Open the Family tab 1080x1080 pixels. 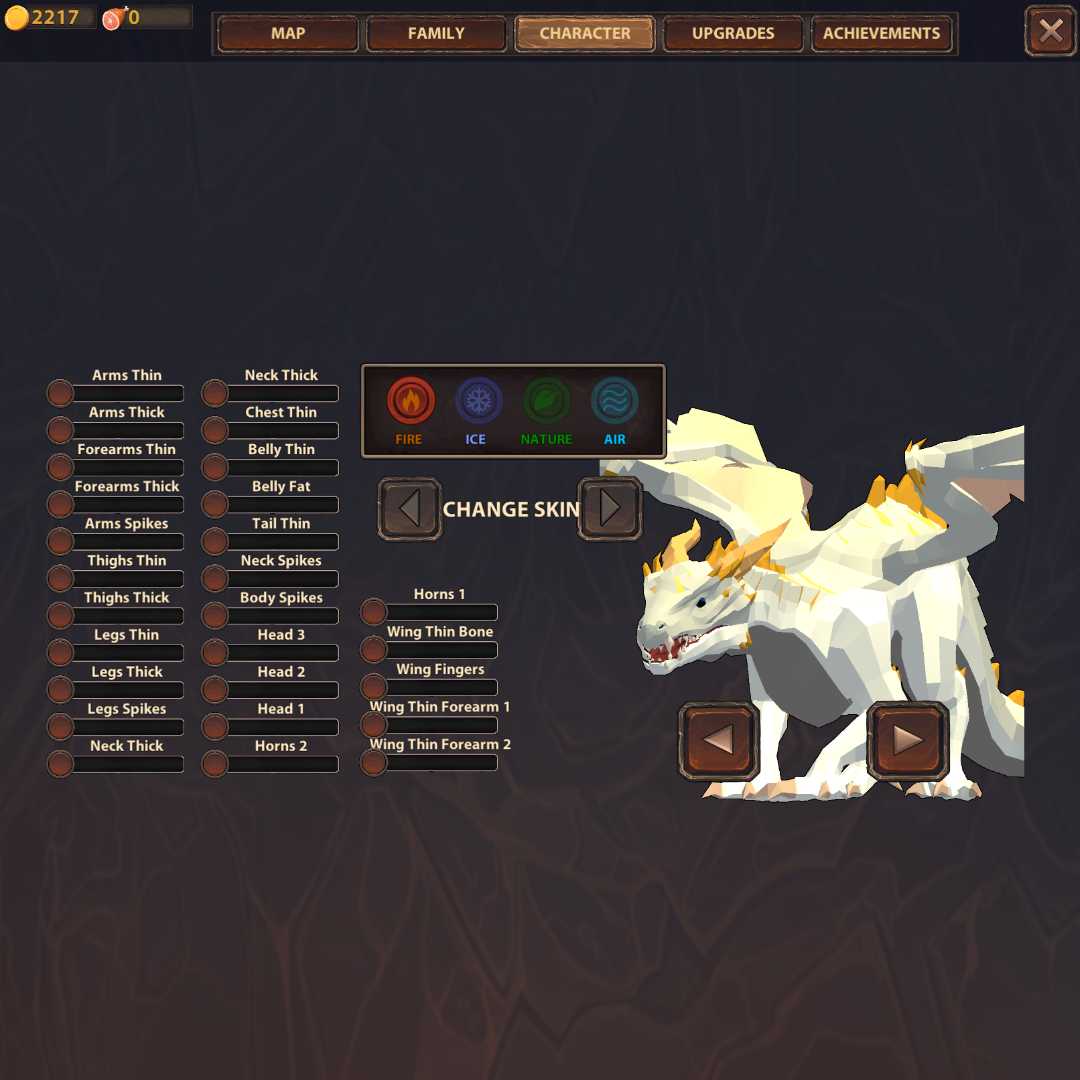point(436,34)
